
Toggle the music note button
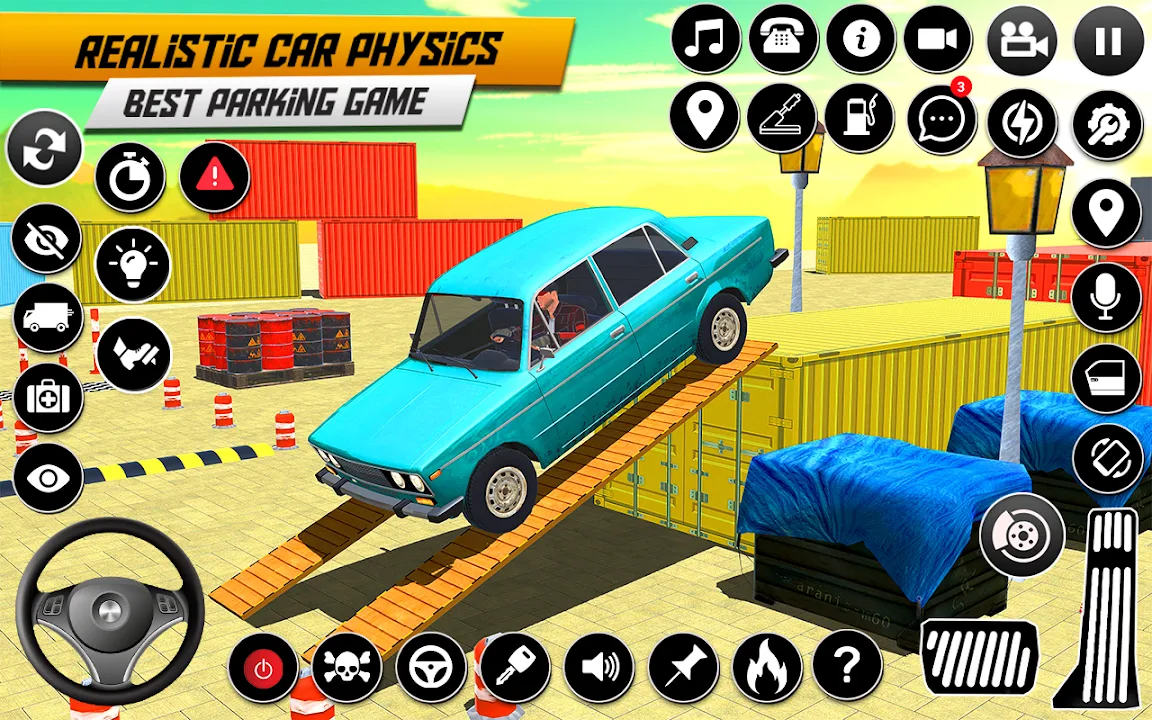[x=707, y=40]
